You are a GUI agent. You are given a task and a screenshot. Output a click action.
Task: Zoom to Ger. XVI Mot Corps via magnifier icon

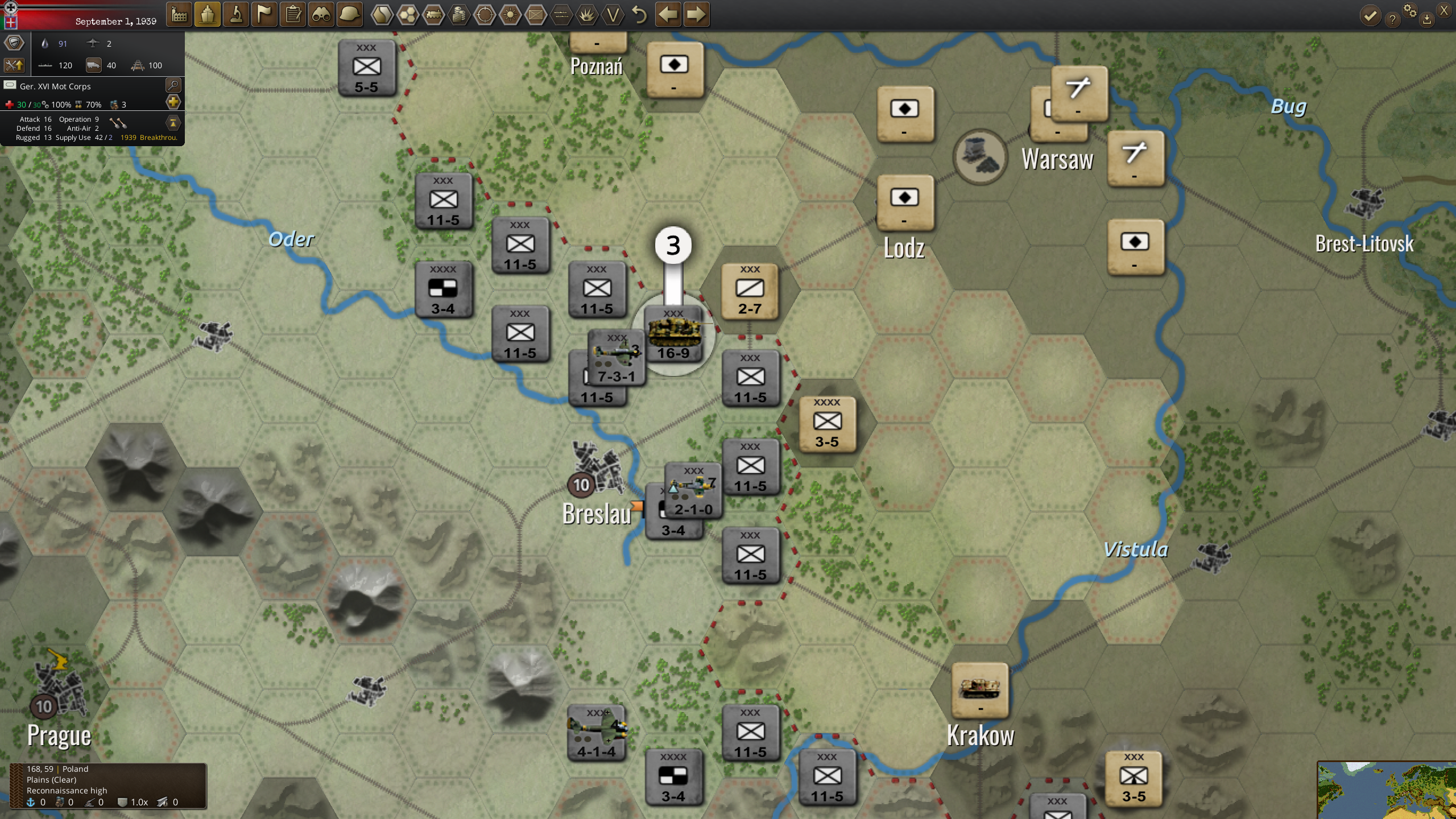(173, 86)
